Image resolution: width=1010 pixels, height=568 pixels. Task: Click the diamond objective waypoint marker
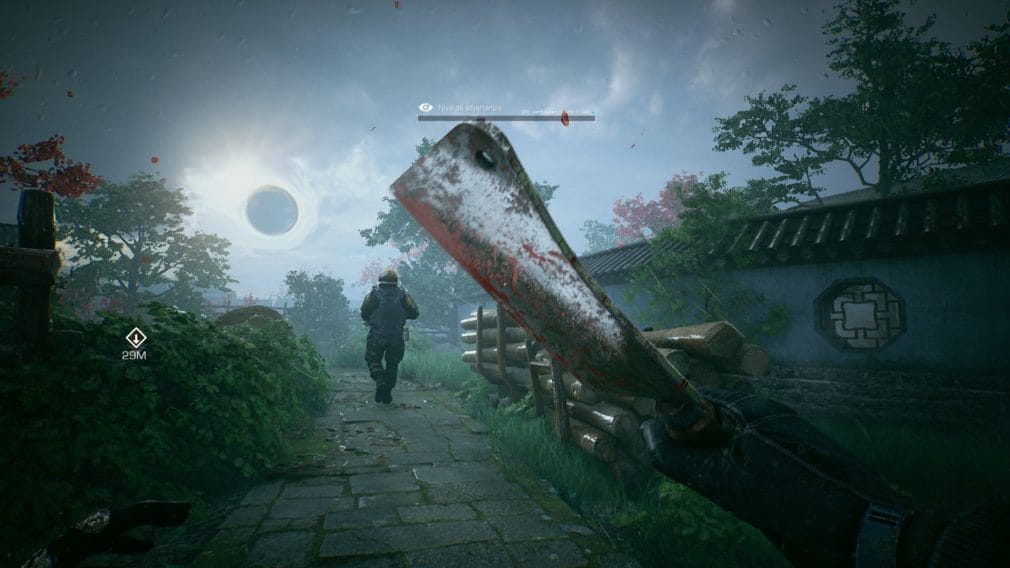pos(135,337)
